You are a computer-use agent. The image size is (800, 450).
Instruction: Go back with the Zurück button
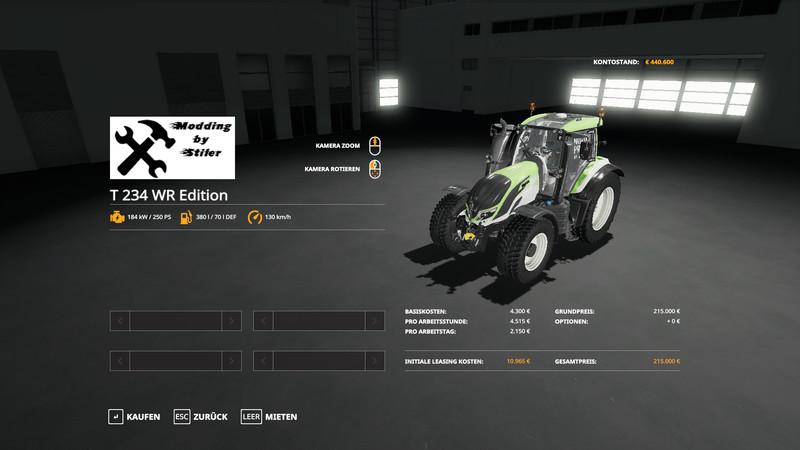[201, 416]
